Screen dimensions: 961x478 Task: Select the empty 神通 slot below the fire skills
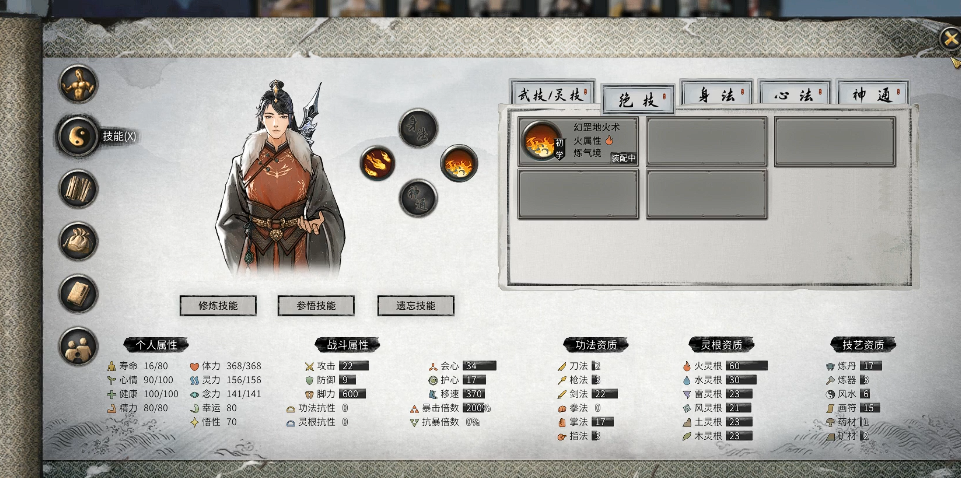tap(418, 197)
